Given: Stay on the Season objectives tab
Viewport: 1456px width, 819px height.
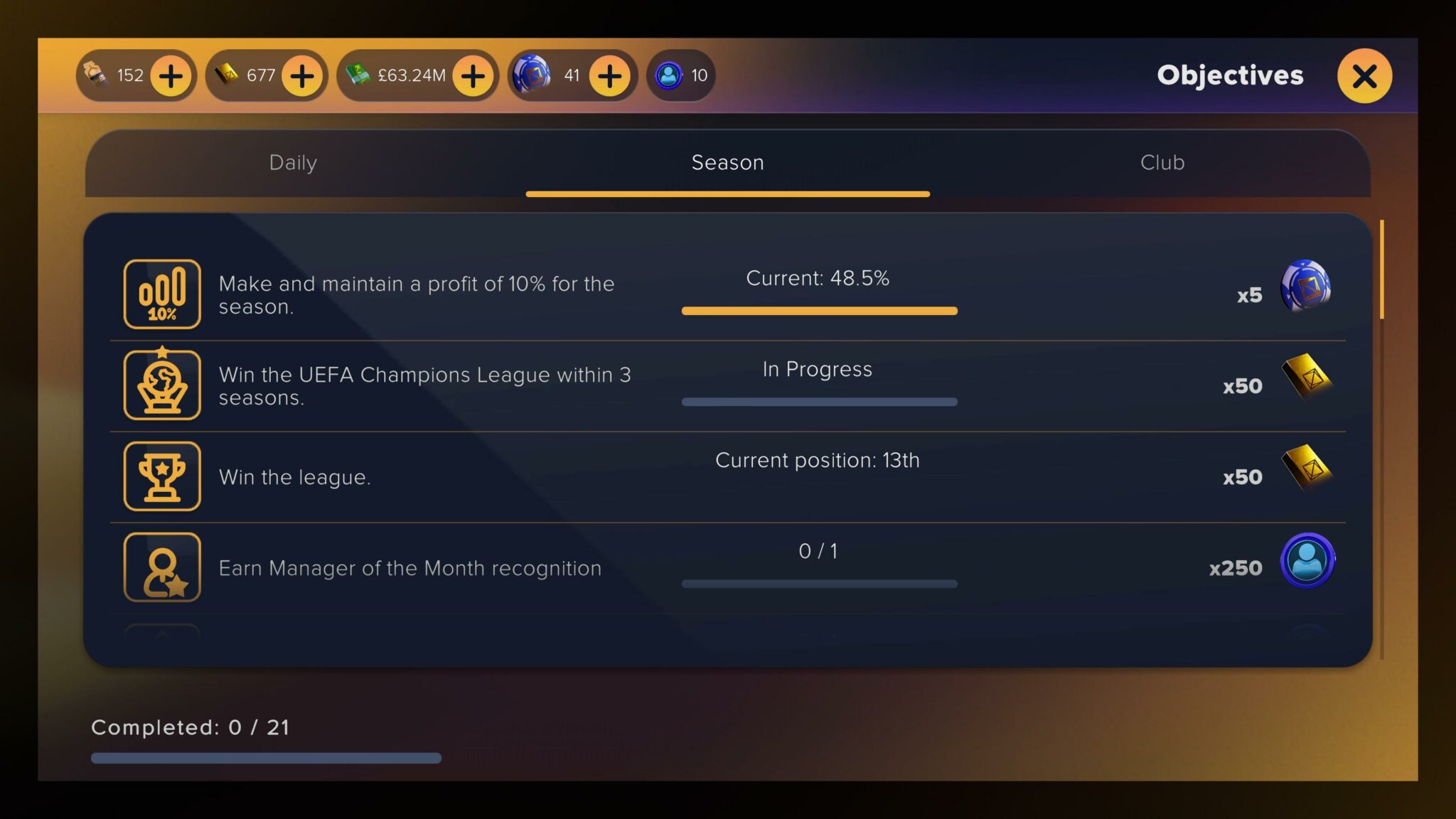Looking at the screenshot, I should (x=727, y=163).
